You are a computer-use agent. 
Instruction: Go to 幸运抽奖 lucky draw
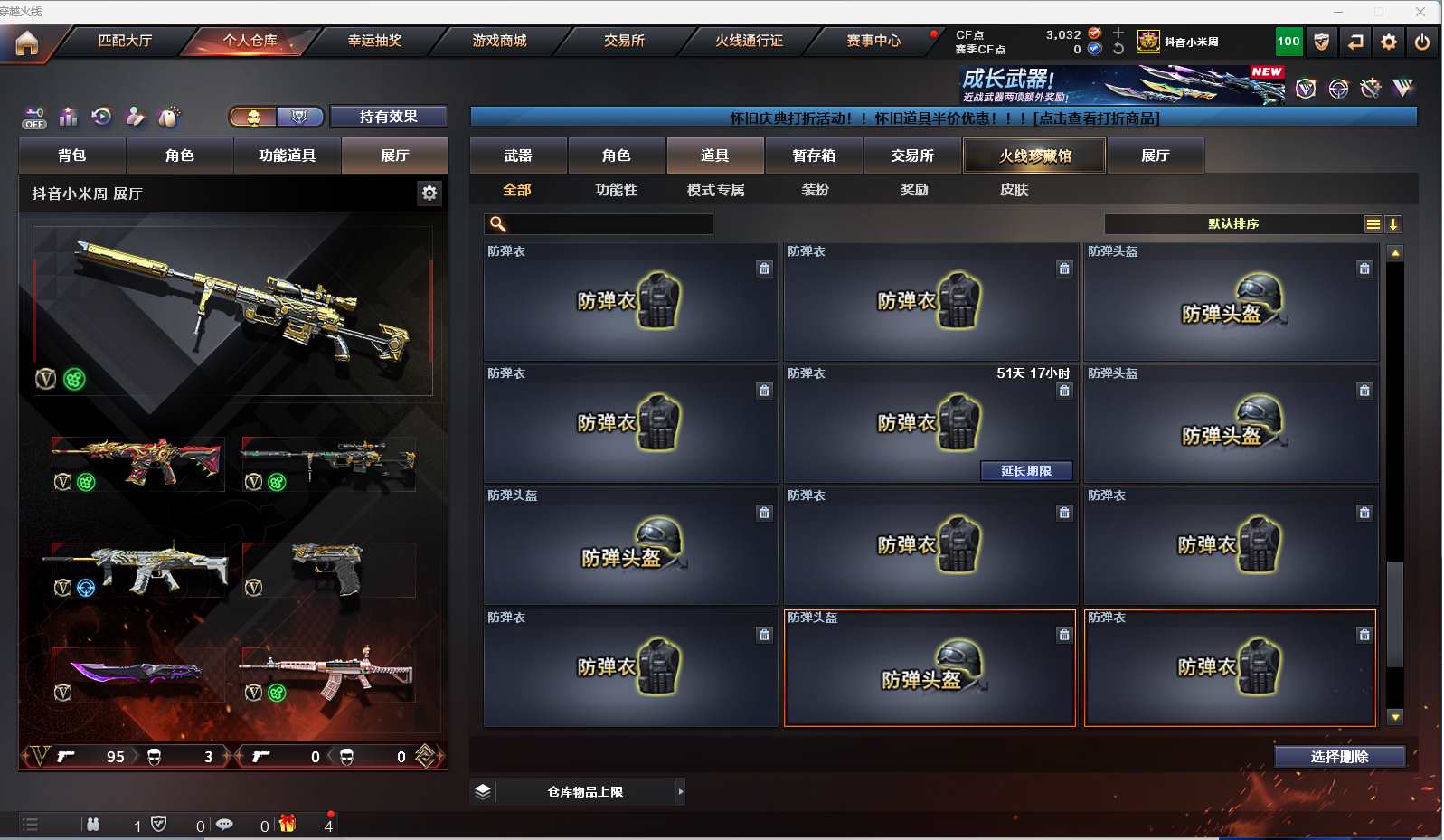[374, 41]
